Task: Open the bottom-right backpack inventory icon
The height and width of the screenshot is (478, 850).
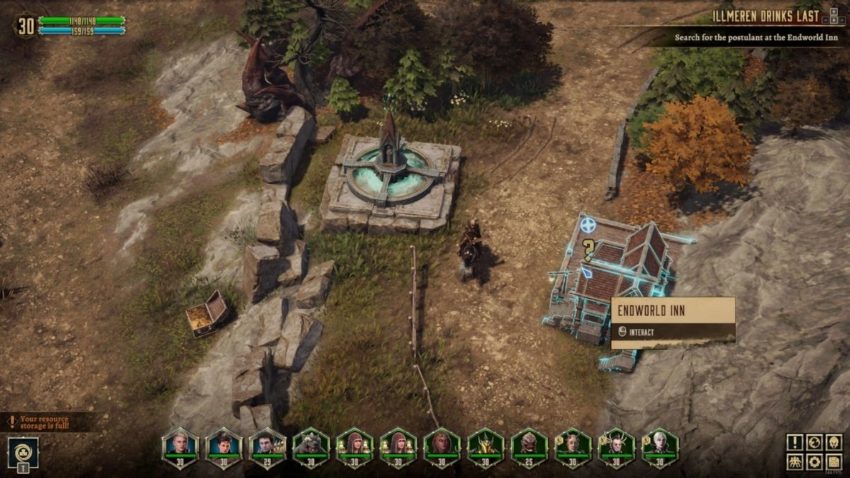Action: click(836, 462)
